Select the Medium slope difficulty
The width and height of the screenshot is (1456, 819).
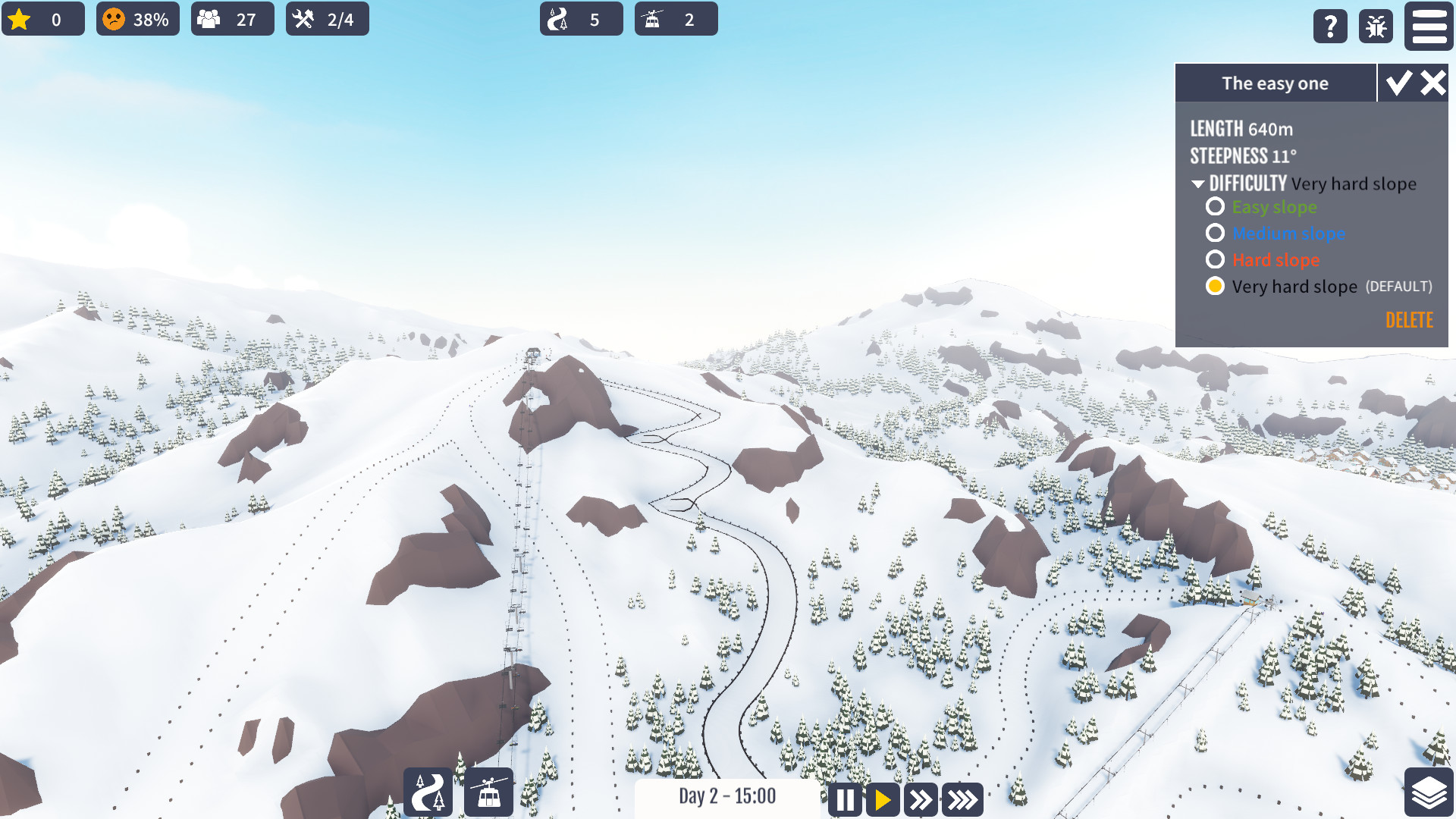click(1216, 233)
